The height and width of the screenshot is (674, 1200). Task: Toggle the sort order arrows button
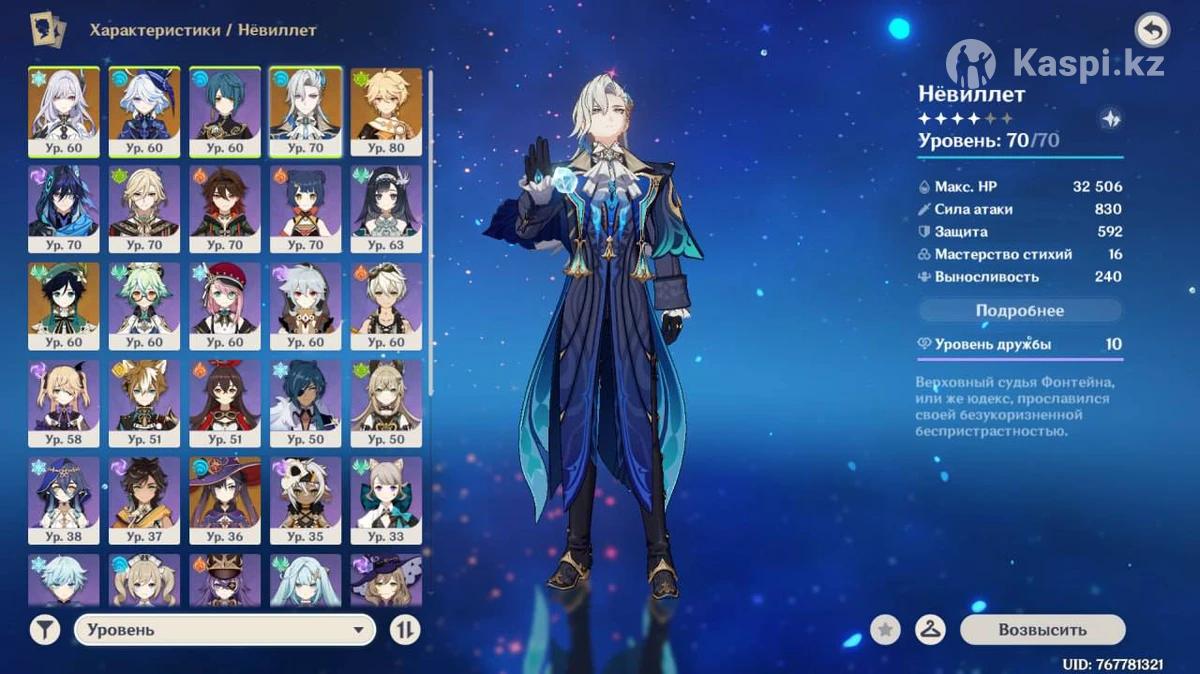tap(405, 630)
